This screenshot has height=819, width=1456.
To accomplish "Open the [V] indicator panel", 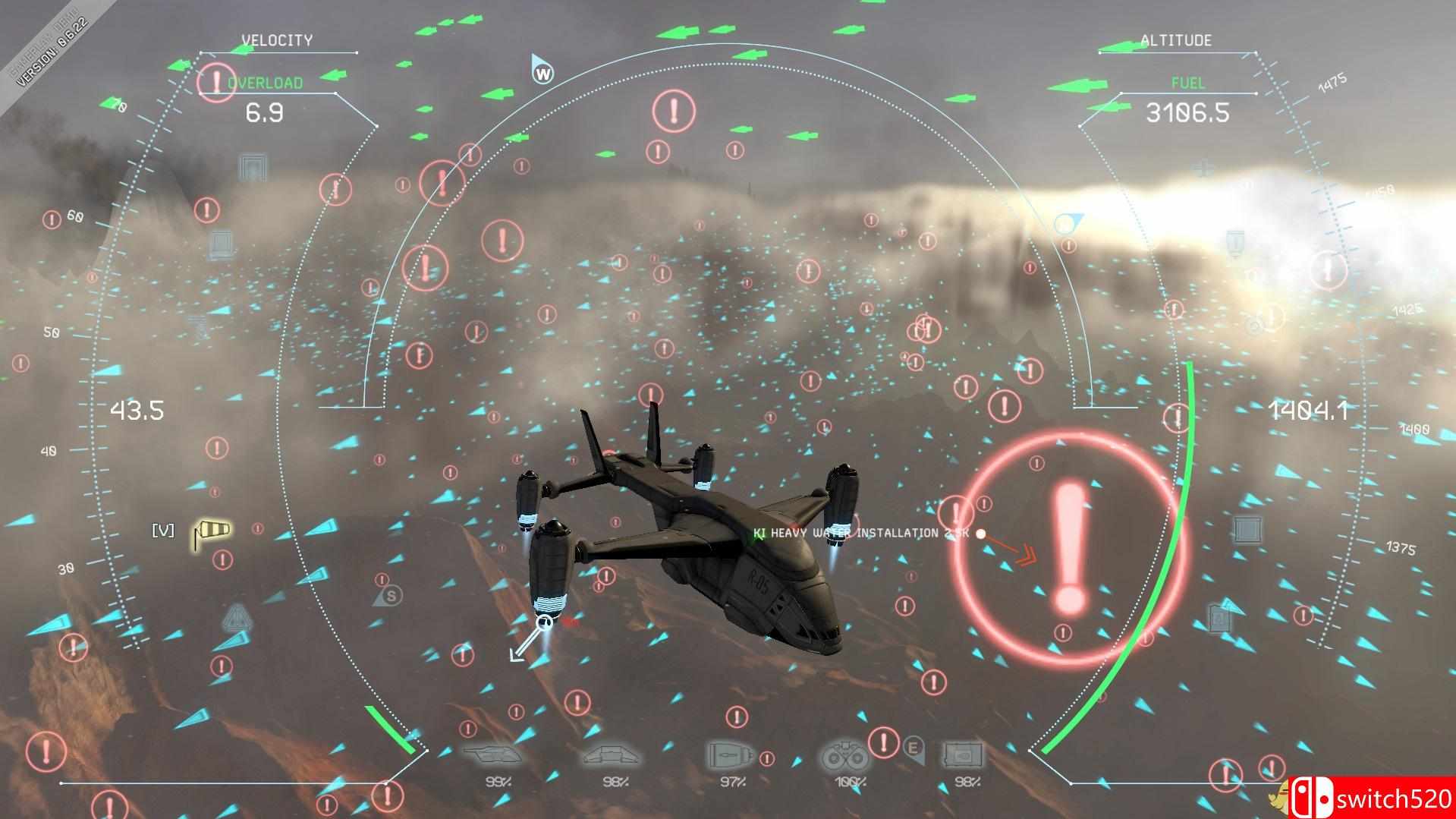I will (165, 531).
